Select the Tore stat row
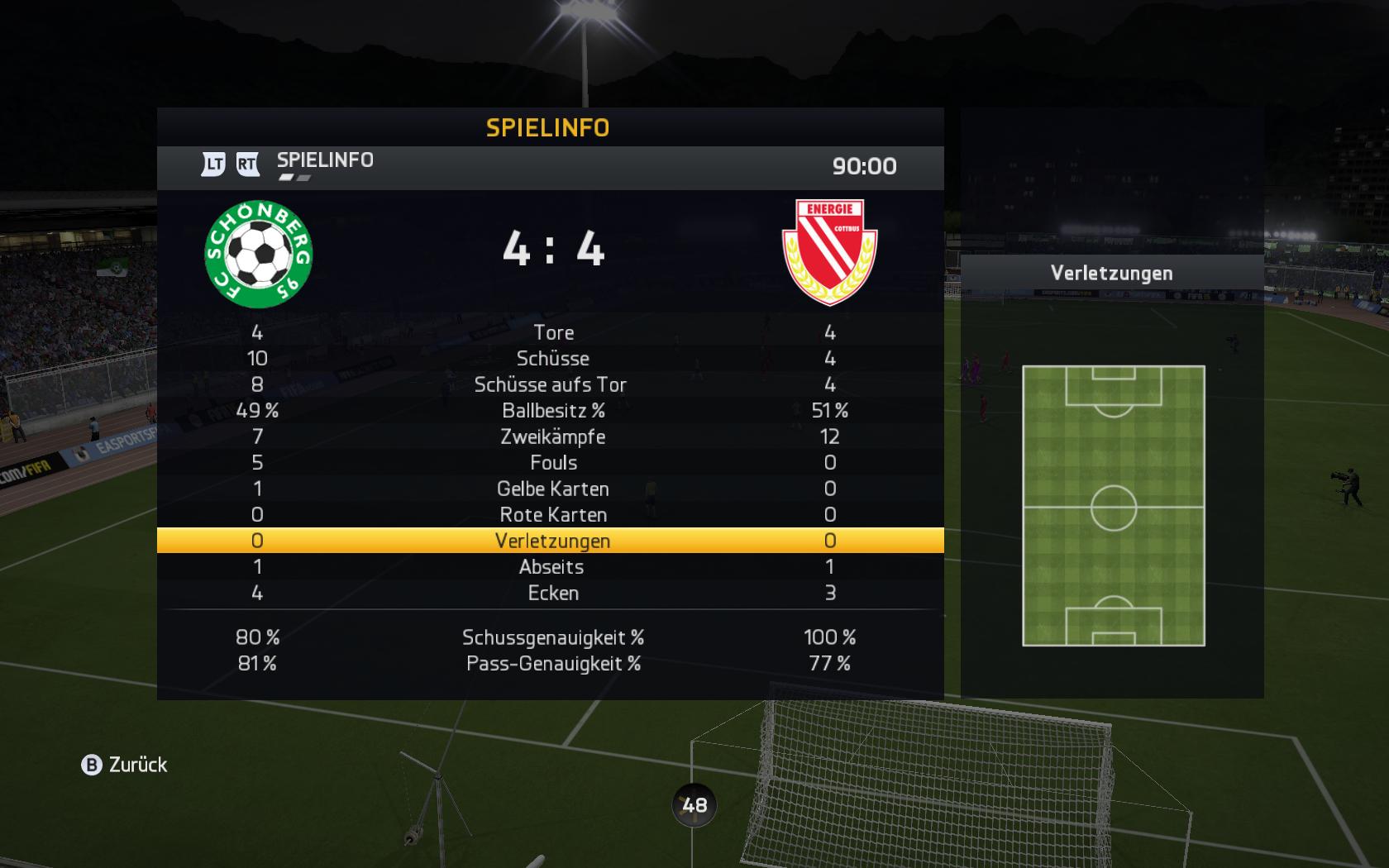This screenshot has width=1389, height=868. (x=553, y=332)
